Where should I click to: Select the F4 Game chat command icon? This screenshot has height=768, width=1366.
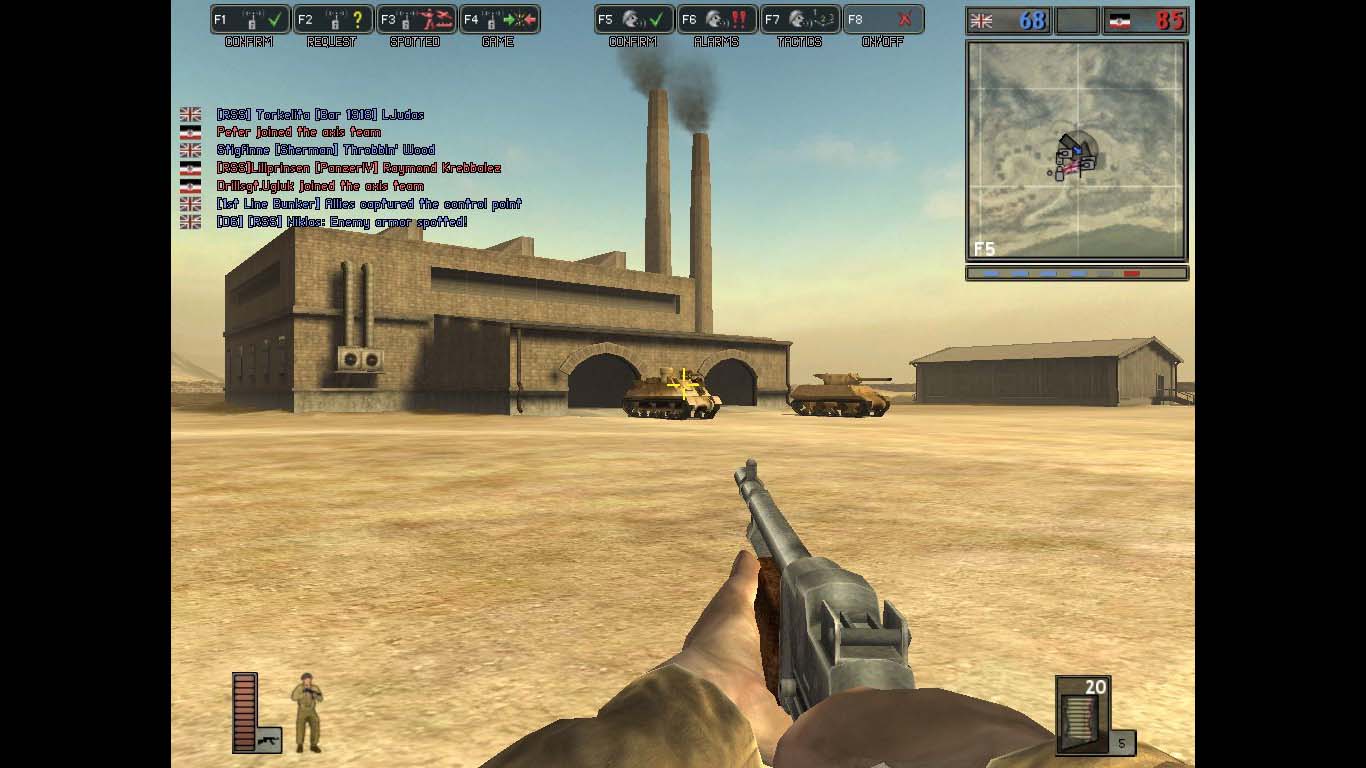(500, 19)
